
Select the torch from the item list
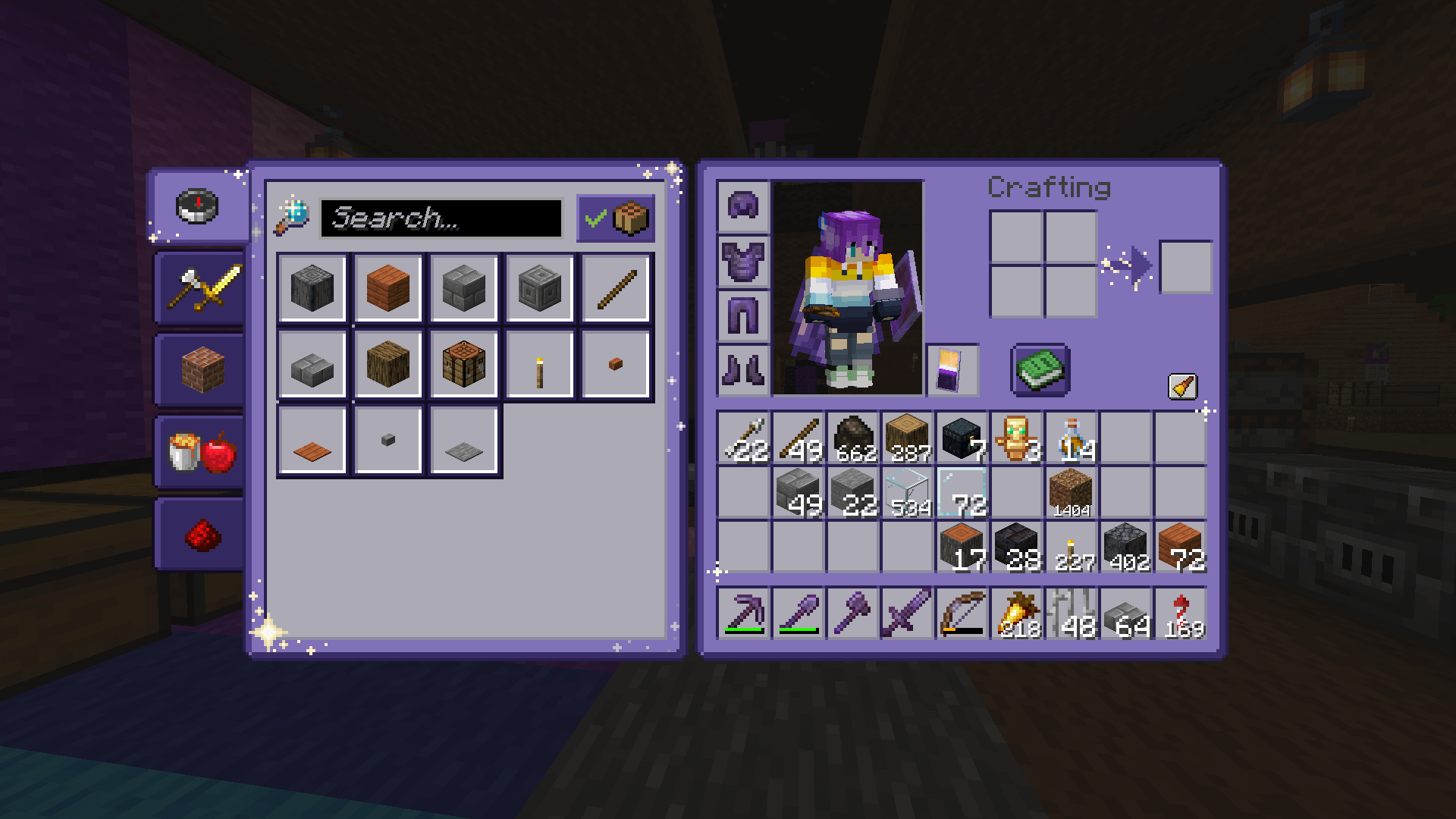[540, 363]
